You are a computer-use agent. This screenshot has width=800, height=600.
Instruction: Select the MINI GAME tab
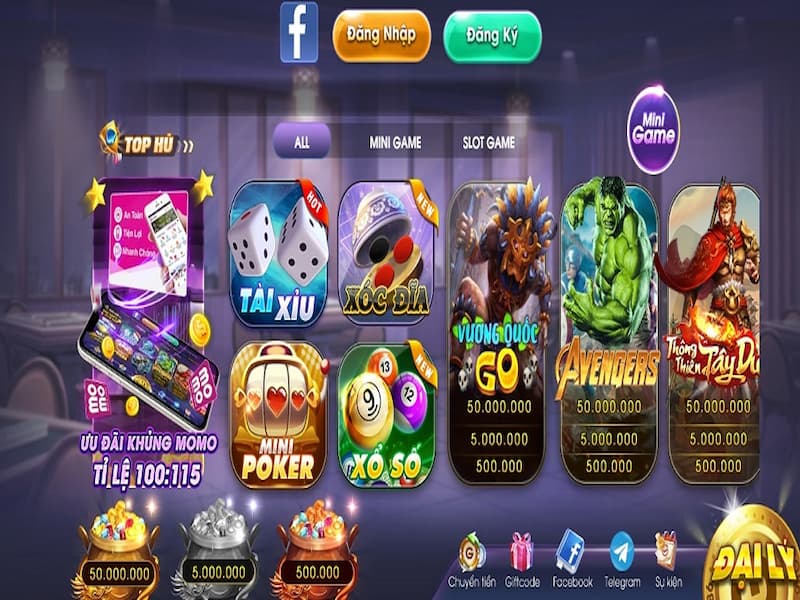tap(395, 143)
